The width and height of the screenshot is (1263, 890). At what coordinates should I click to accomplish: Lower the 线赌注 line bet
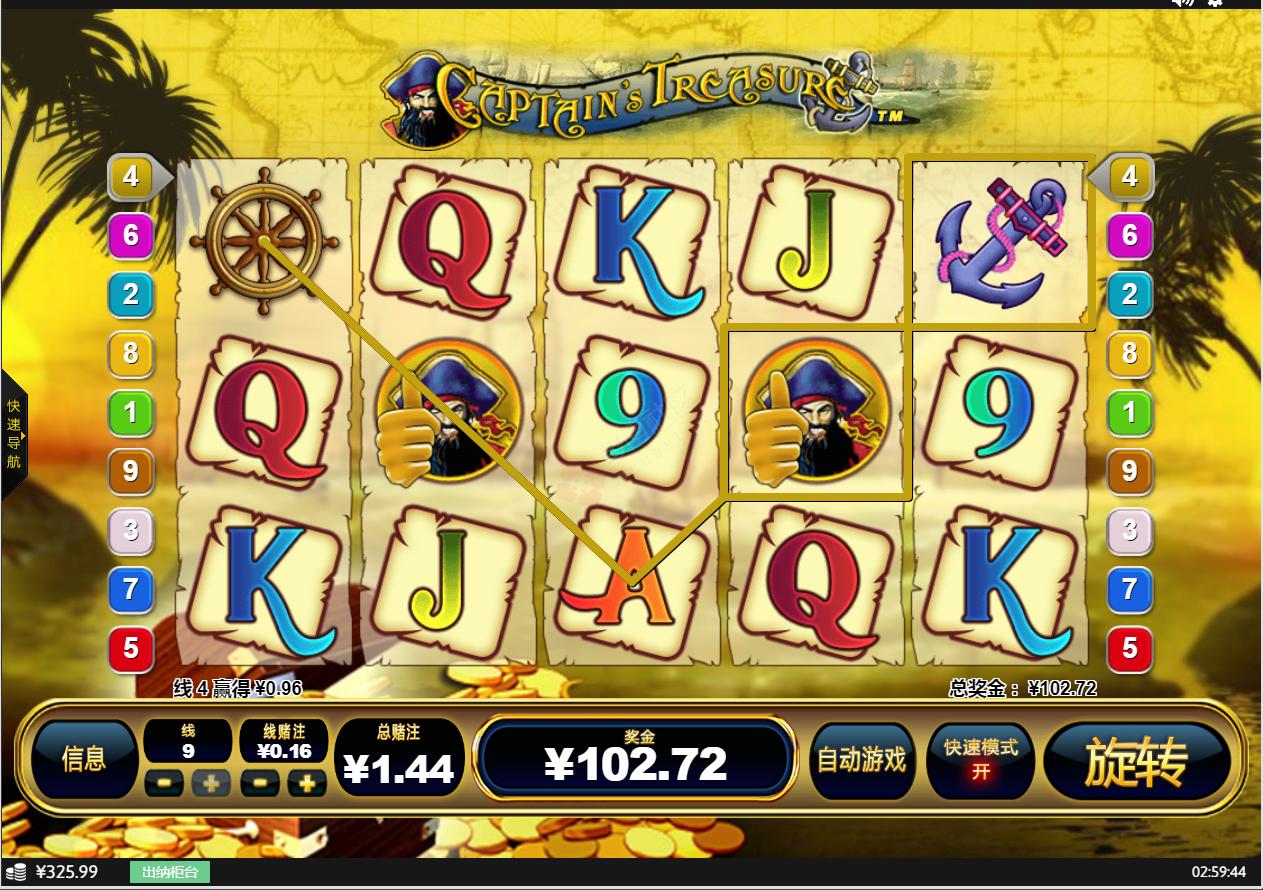click(x=260, y=784)
